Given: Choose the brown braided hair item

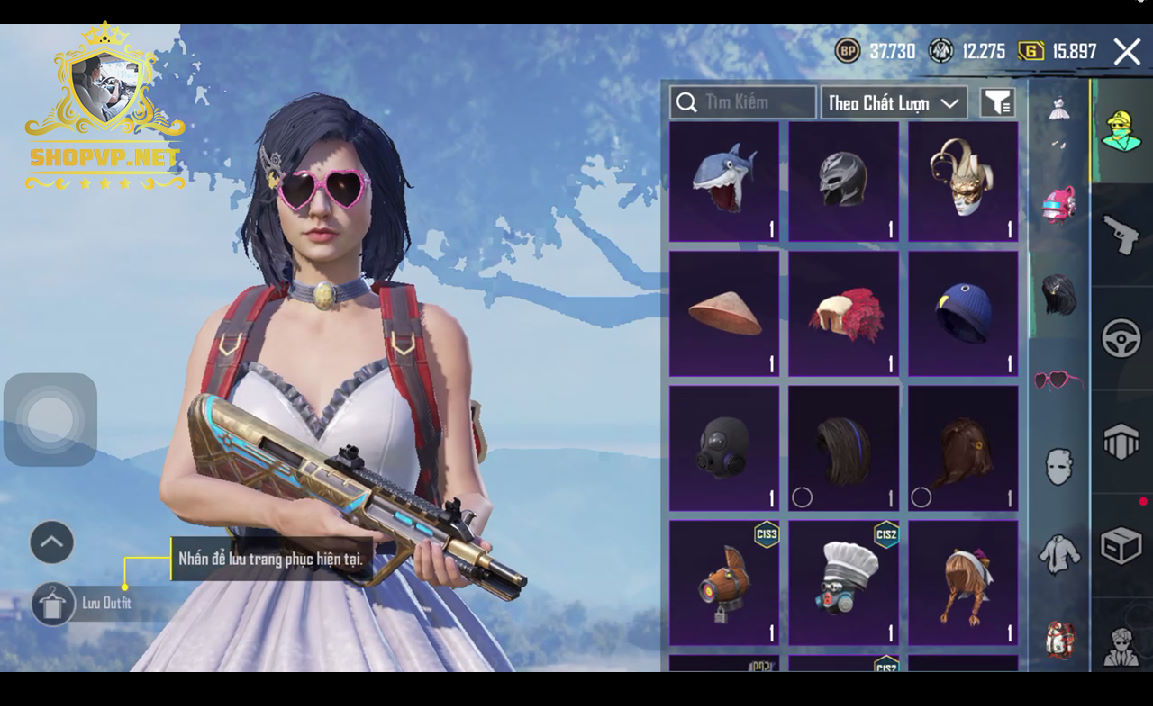Looking at the screenshot, I should coord(962,582).
